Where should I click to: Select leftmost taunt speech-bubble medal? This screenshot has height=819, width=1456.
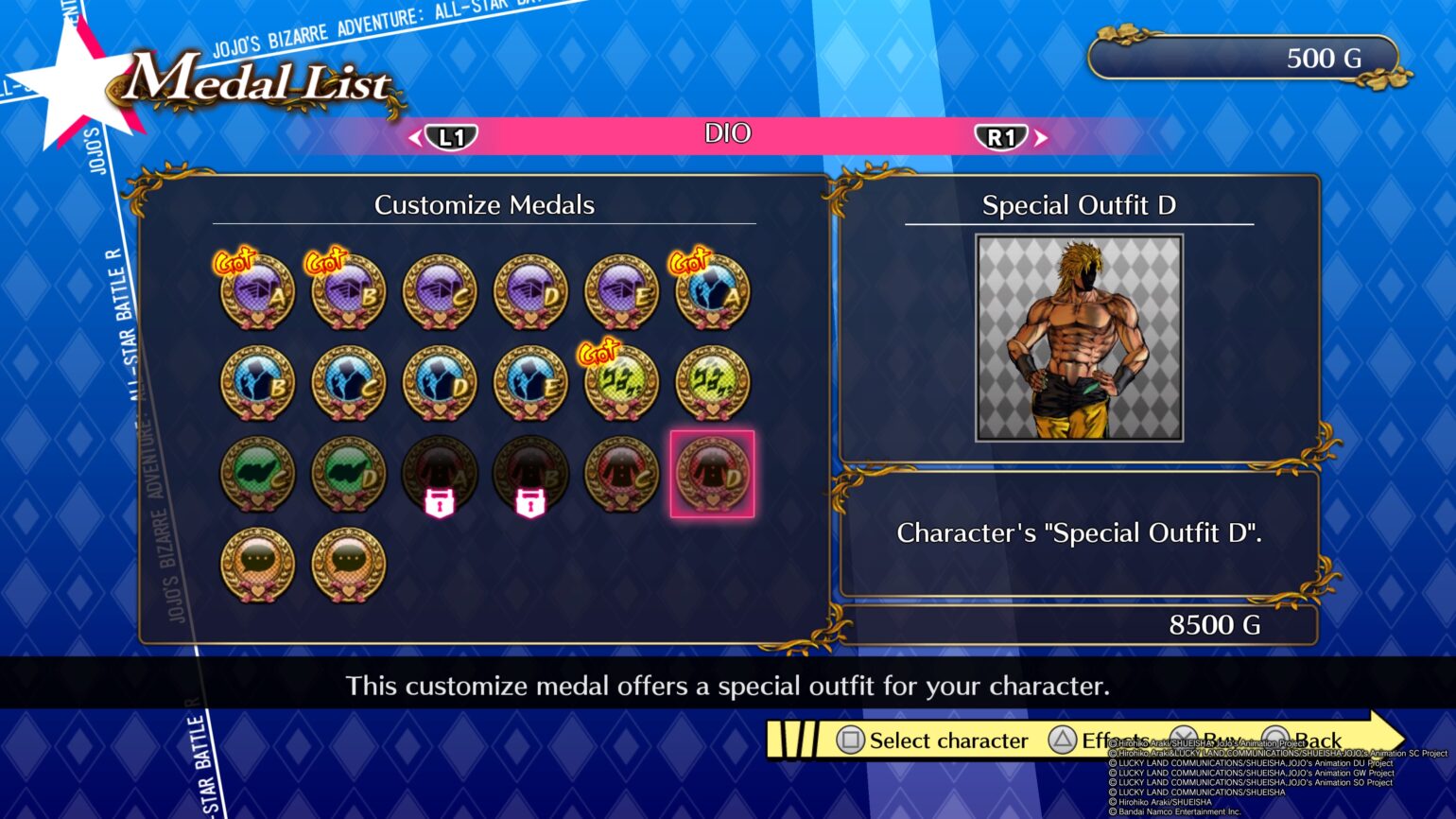(255, 564)
